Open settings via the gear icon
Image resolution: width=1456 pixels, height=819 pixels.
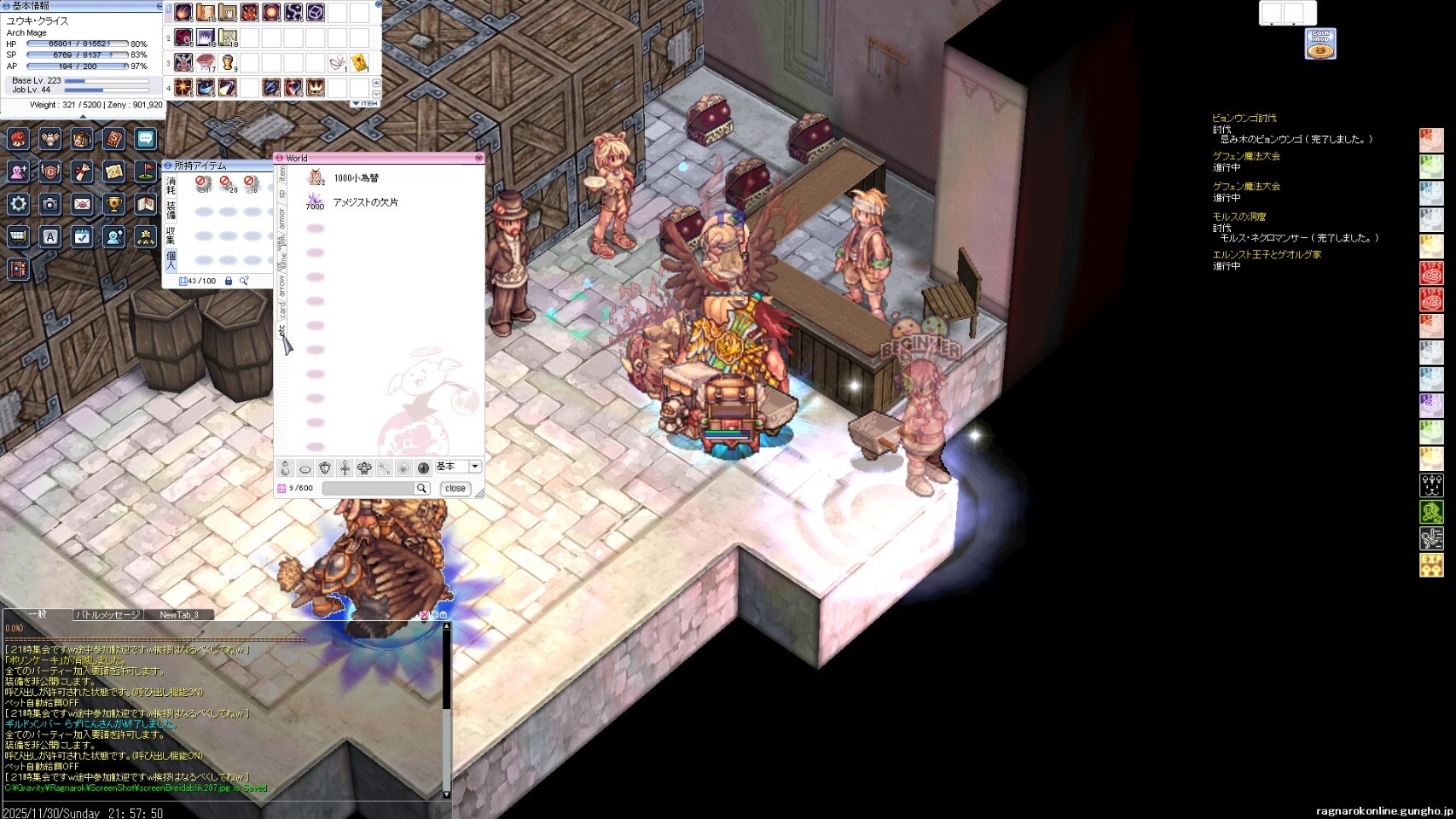[19, 204]
